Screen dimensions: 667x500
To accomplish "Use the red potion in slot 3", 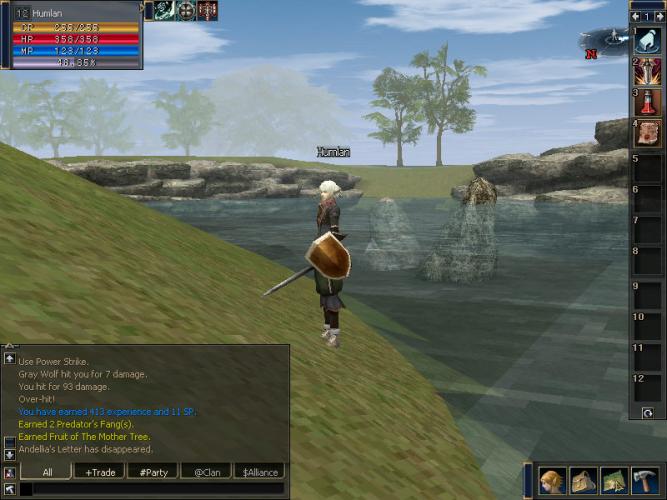I will (647, 102).
